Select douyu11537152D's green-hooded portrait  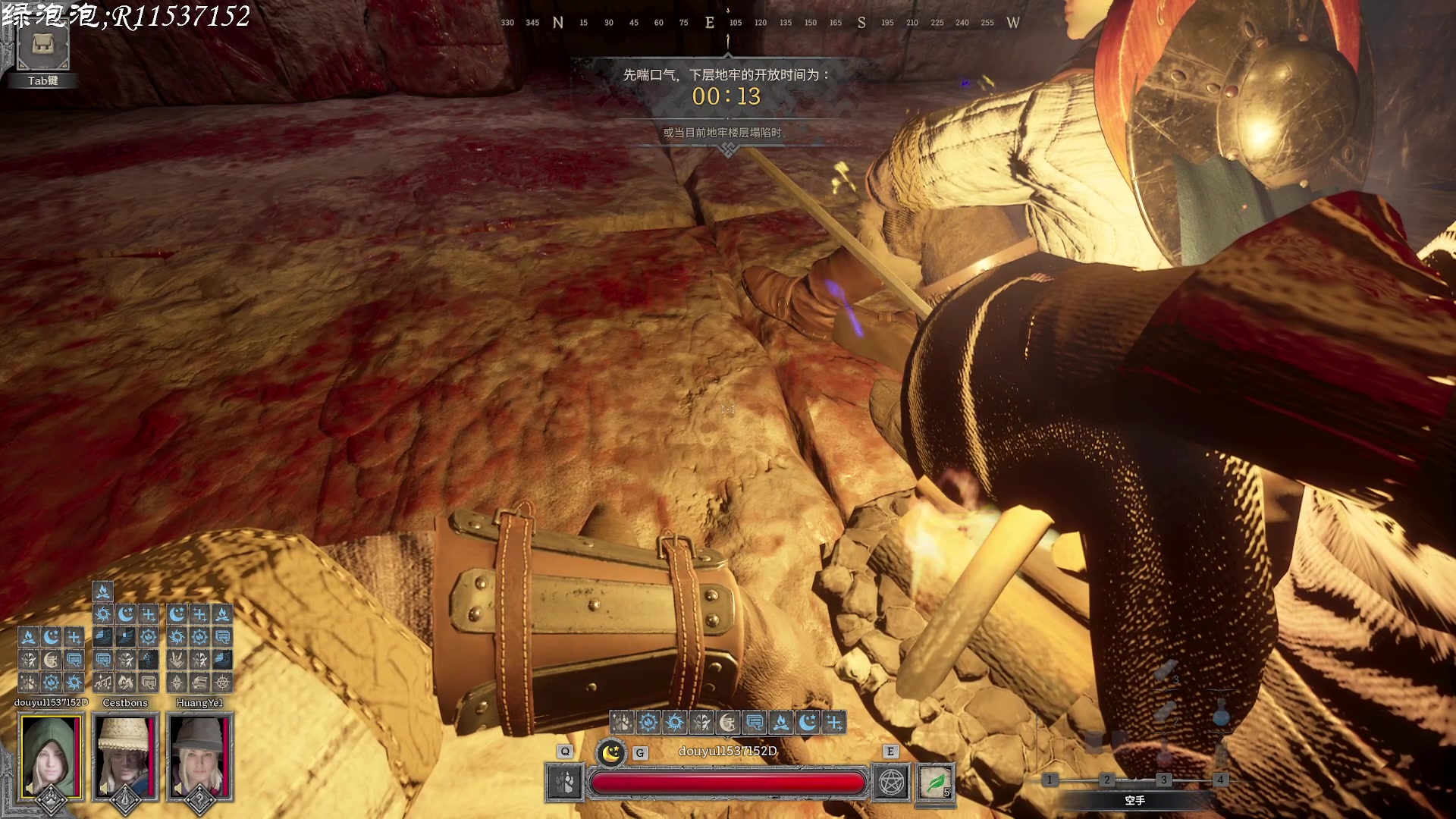(x=50, y=757)
